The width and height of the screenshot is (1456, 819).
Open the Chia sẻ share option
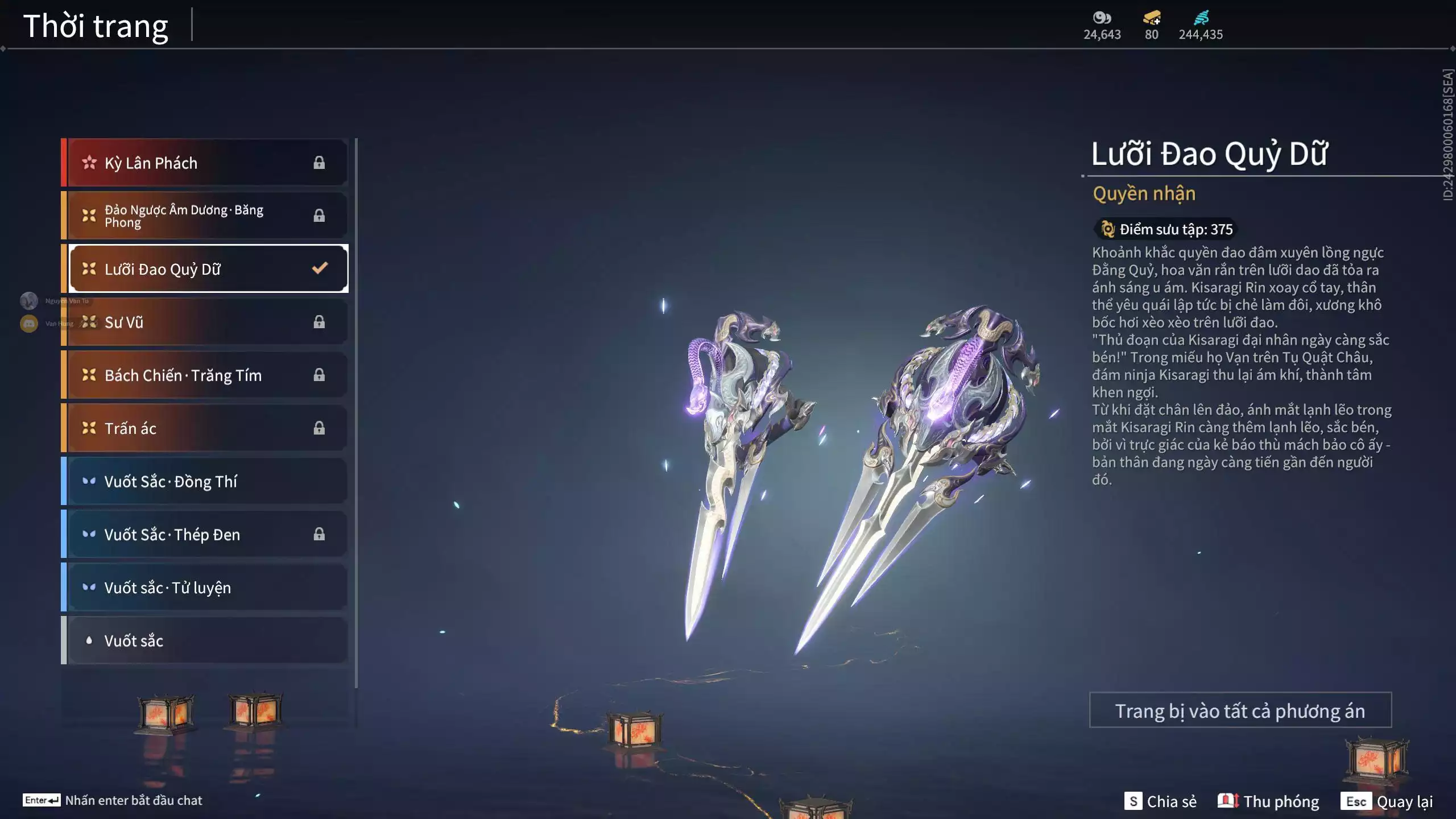click(x=1160, y=801)
